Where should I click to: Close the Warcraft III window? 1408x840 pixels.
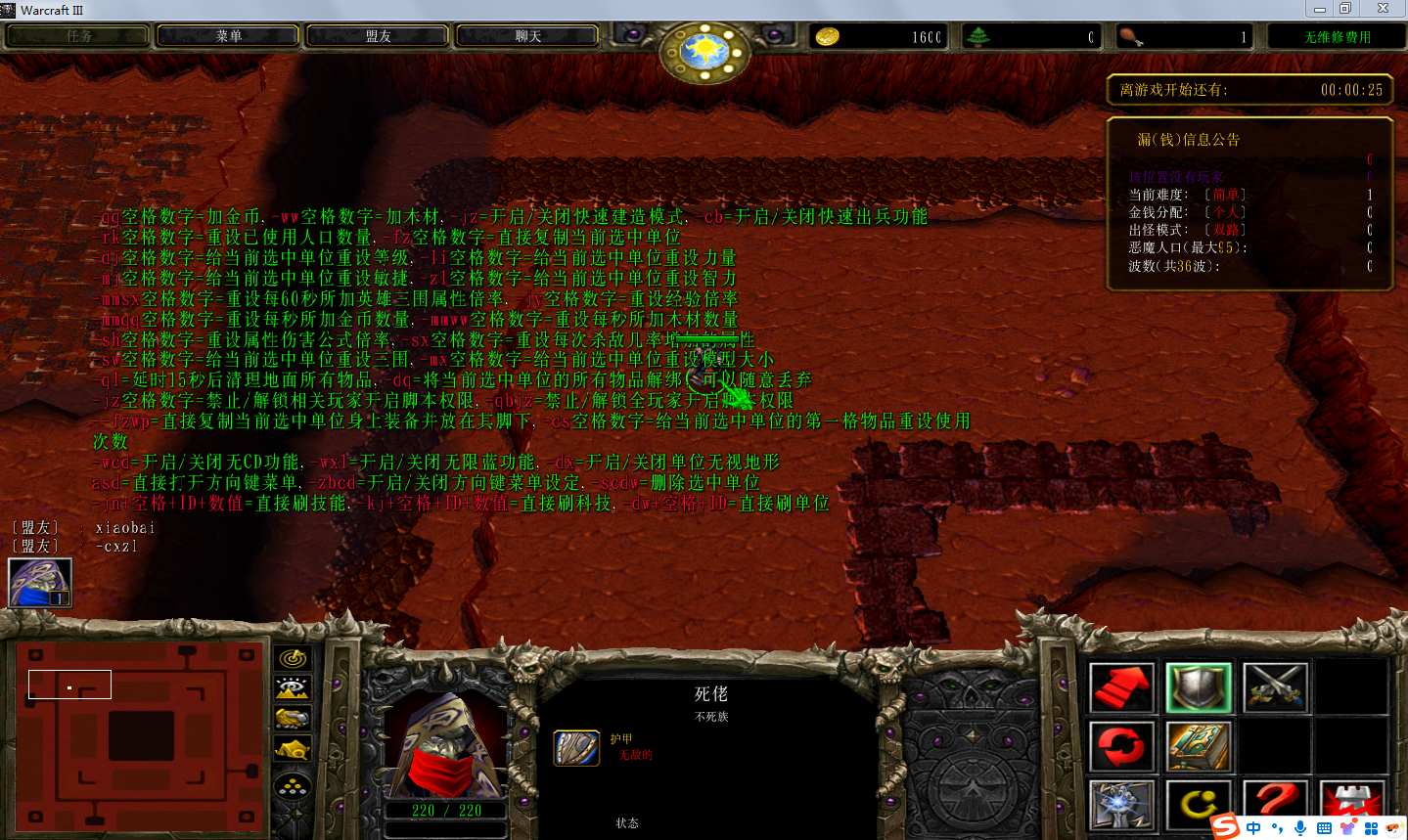pyautogui.click(x=1383, y=9)
